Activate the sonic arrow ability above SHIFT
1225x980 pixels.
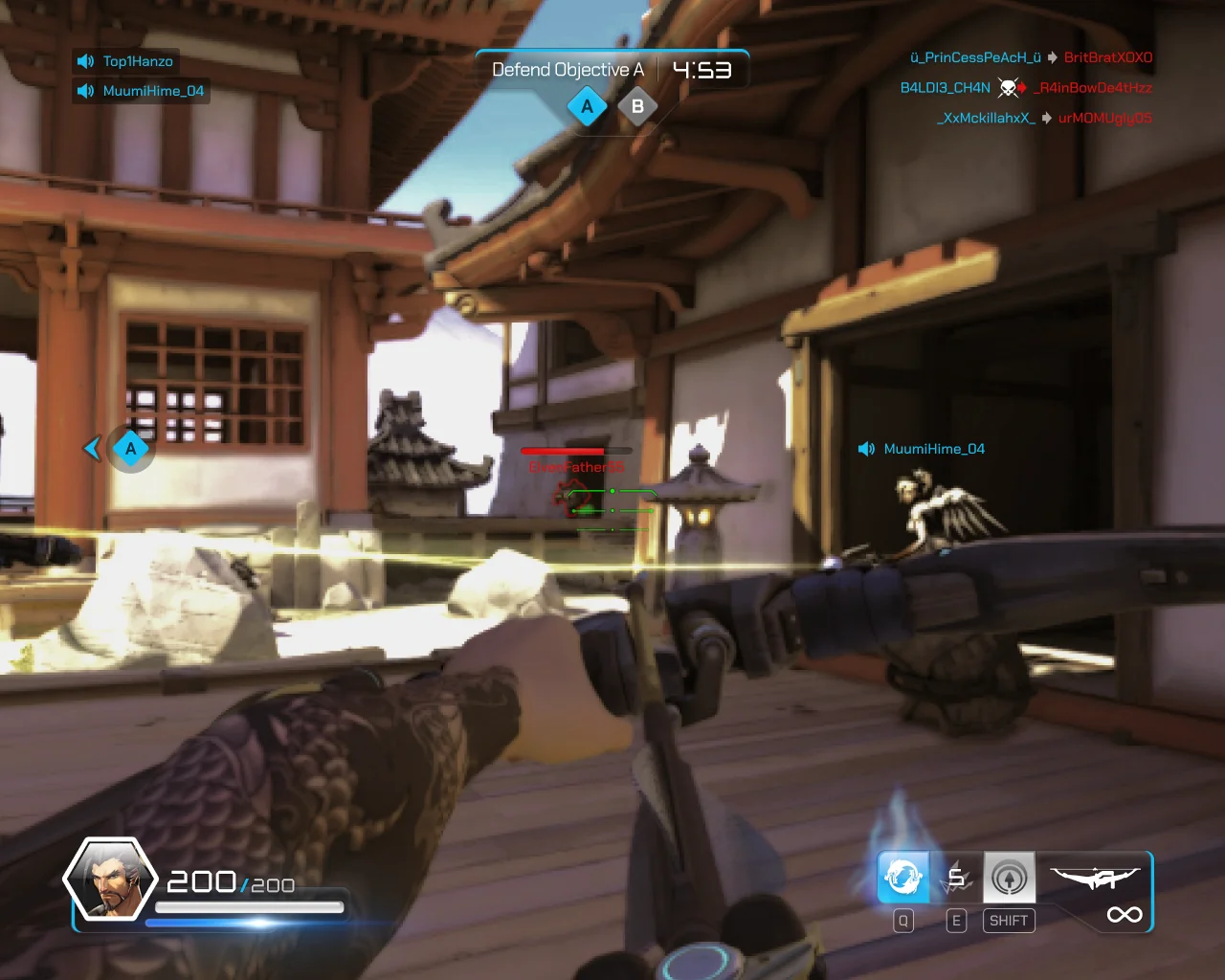(1009, 877)
